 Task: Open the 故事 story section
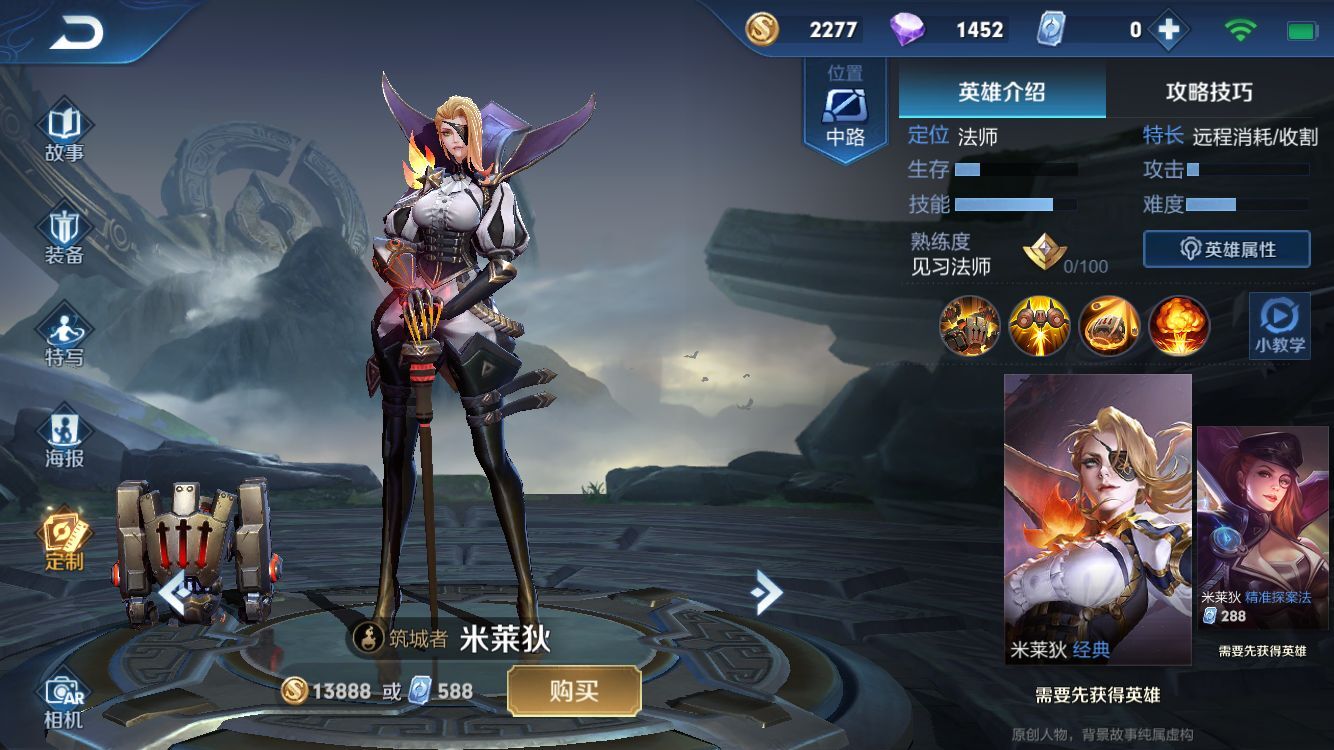pyautogui.click(x=64, y=134)
